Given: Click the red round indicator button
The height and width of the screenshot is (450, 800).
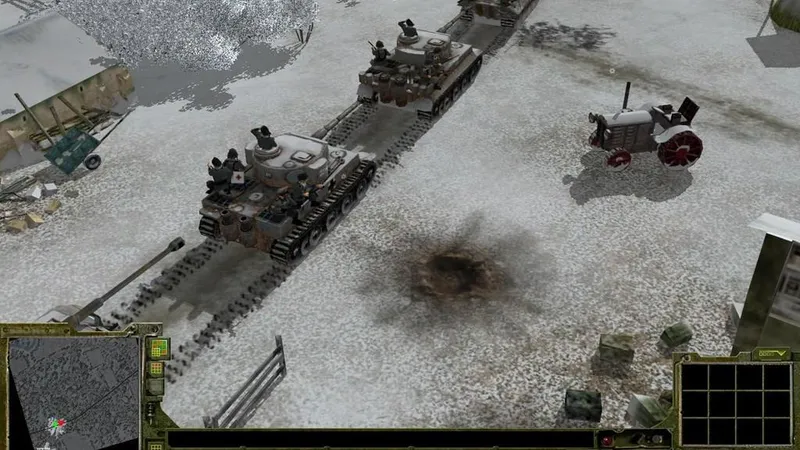Looking at the screenshot, I should click(x=607, y=439).
